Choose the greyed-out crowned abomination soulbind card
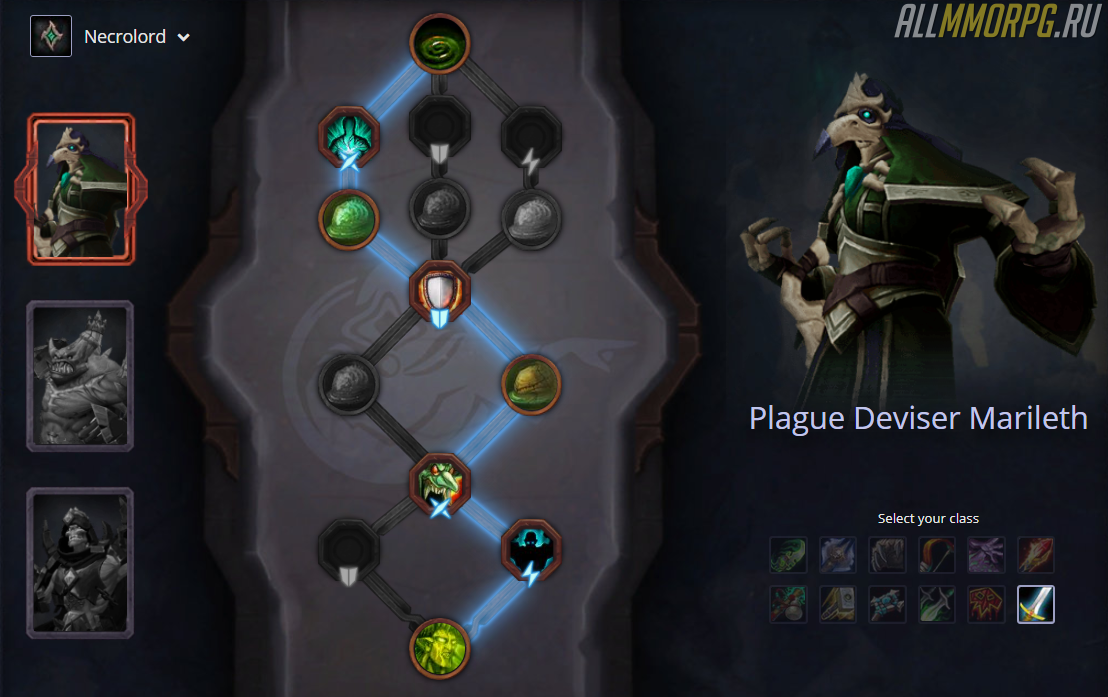The width and height of the screenshot is (1108, 697). [x=80, y=376]
